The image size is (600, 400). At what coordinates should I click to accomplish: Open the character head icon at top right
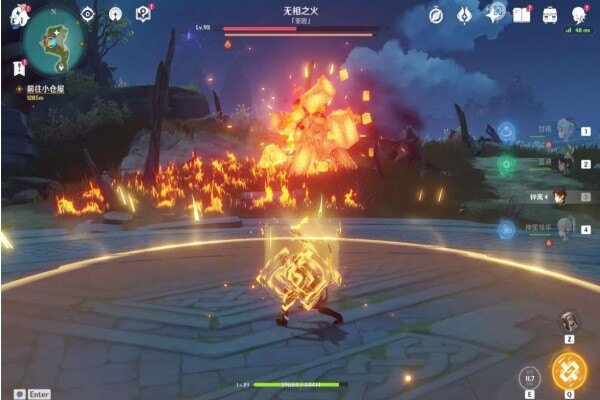[579, 15]
